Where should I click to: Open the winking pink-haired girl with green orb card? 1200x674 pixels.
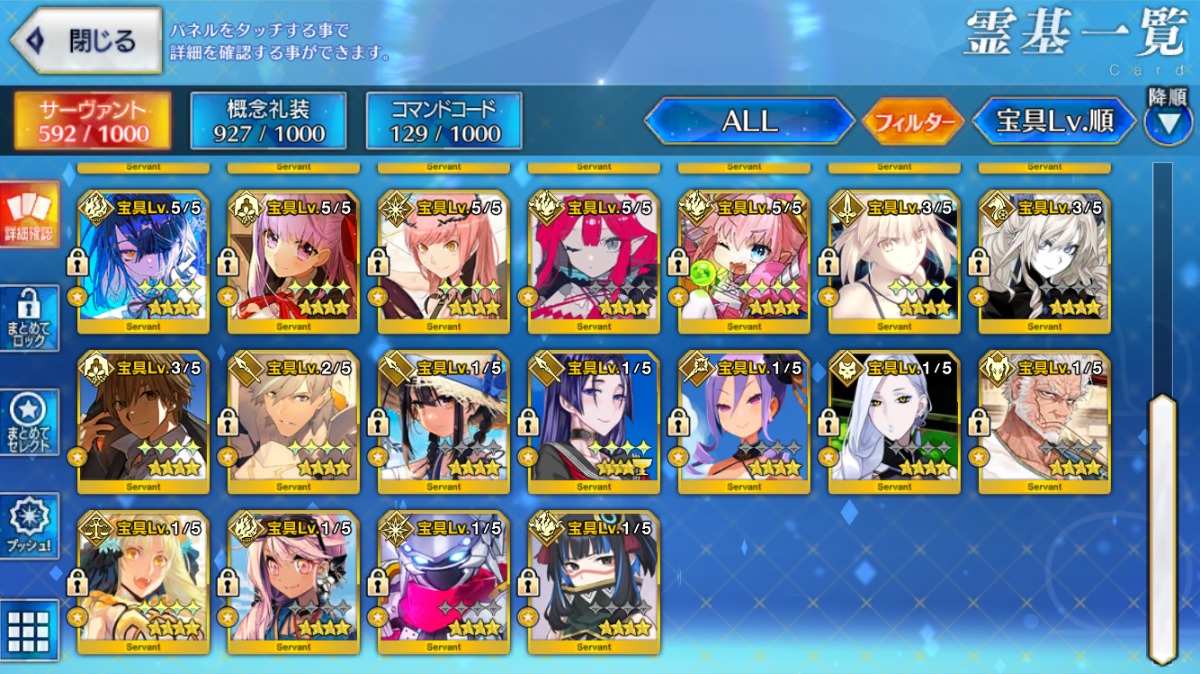(x=744, y=261)
